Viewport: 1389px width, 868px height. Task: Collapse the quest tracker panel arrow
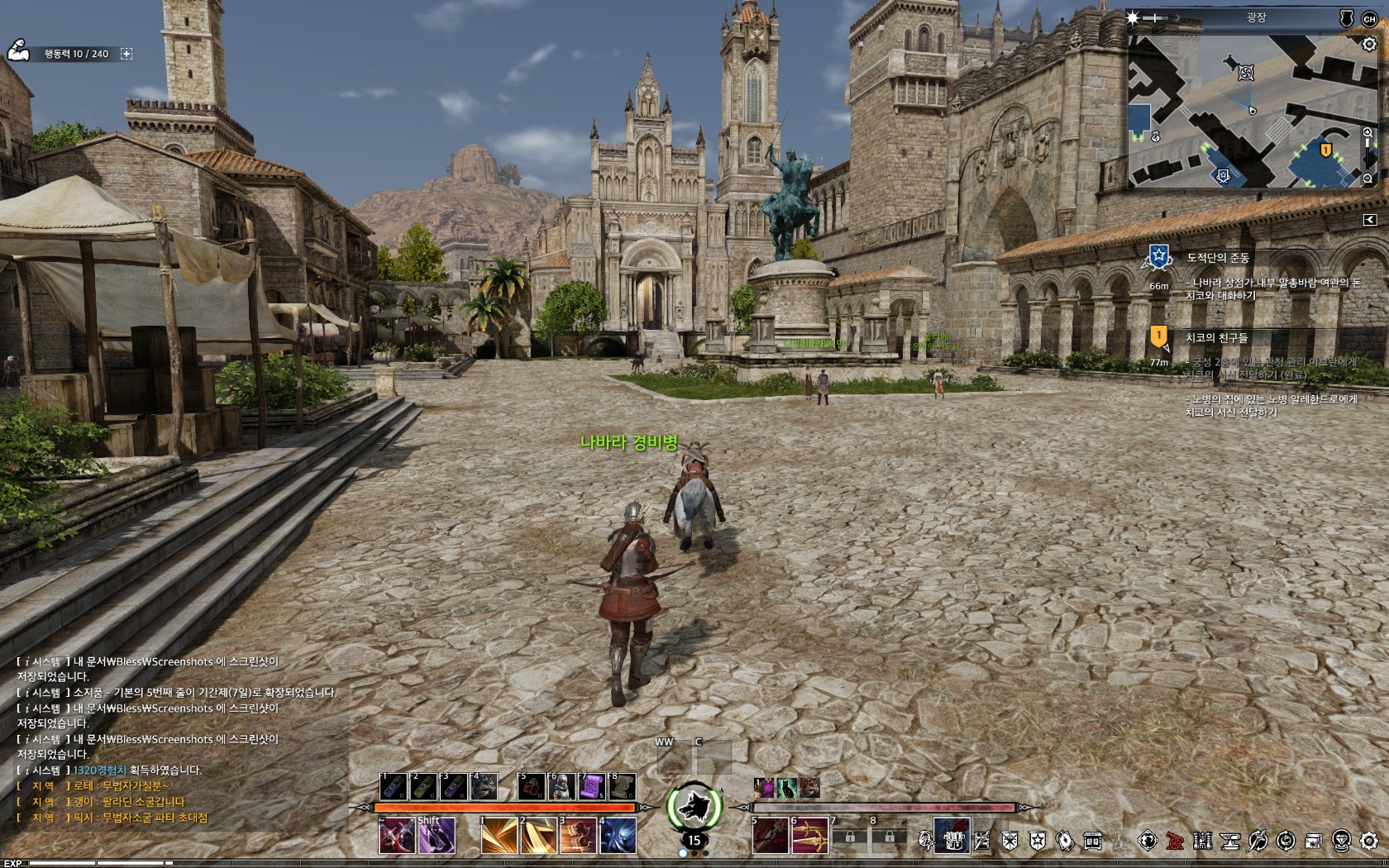(x=1369, y=219)
